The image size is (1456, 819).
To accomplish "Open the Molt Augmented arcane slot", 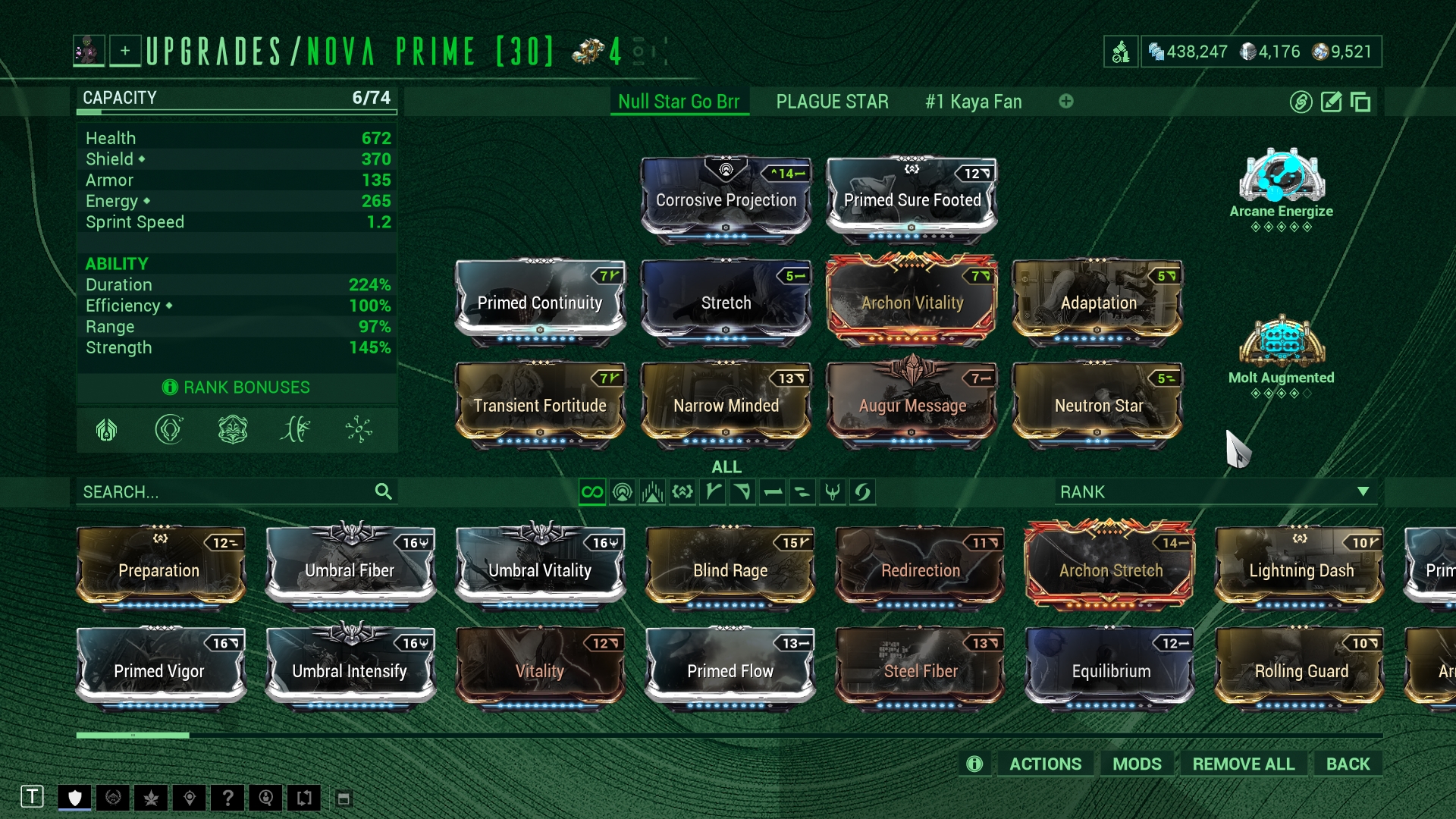I will pos(1281,353).
